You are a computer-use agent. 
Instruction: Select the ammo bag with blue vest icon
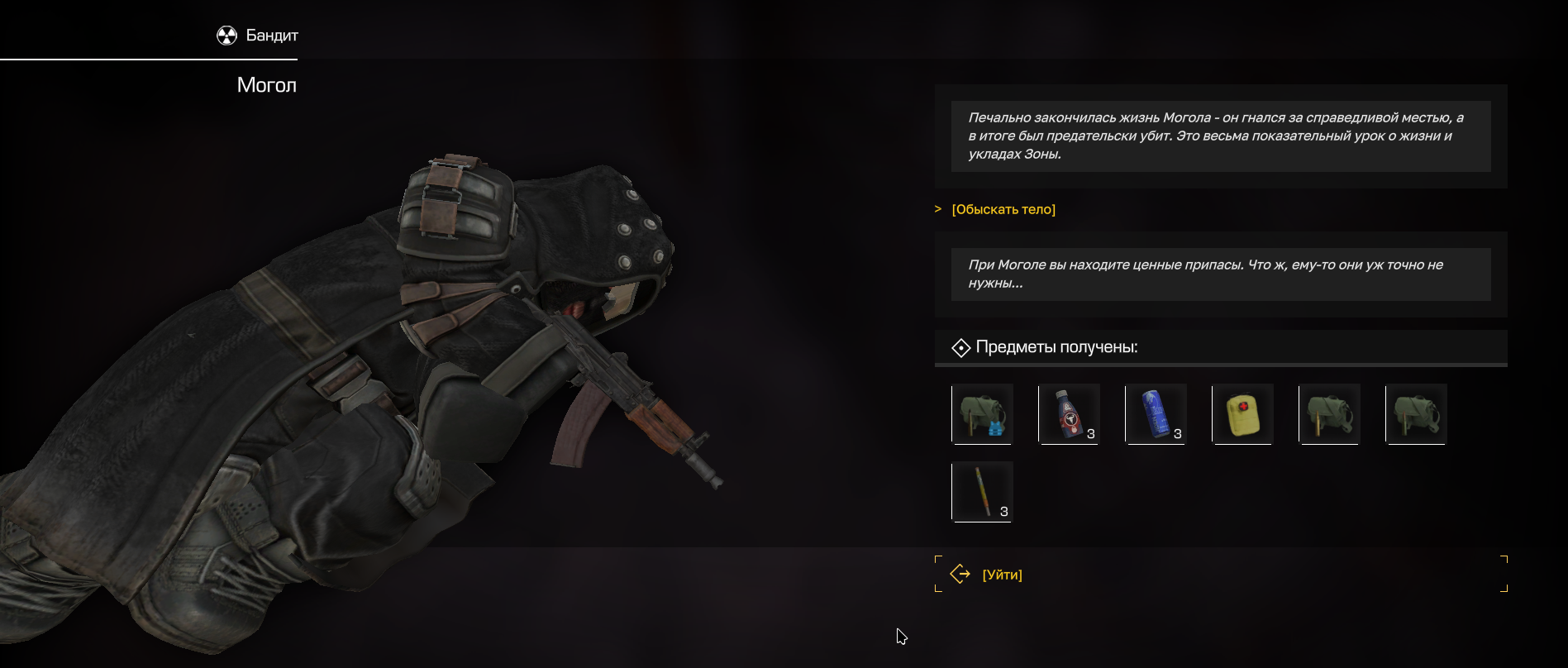coord(982,414)
